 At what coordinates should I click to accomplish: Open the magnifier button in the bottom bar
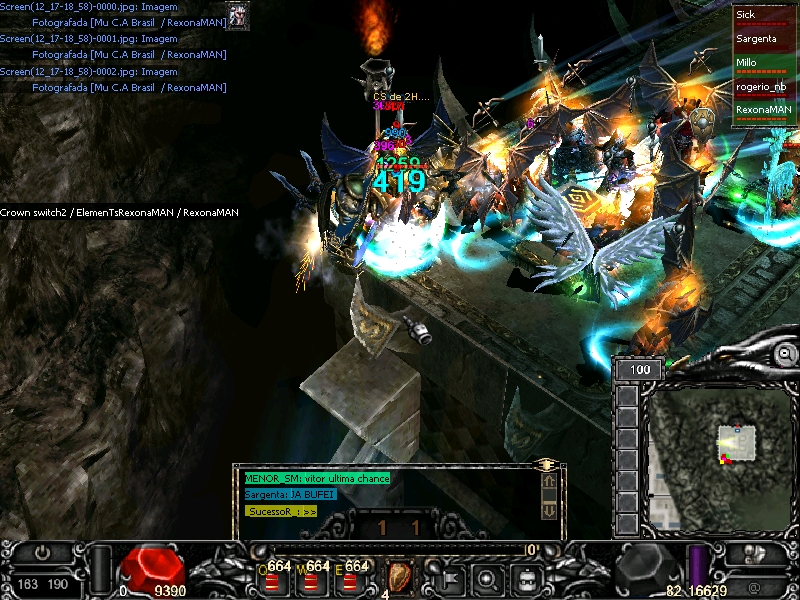487,577
